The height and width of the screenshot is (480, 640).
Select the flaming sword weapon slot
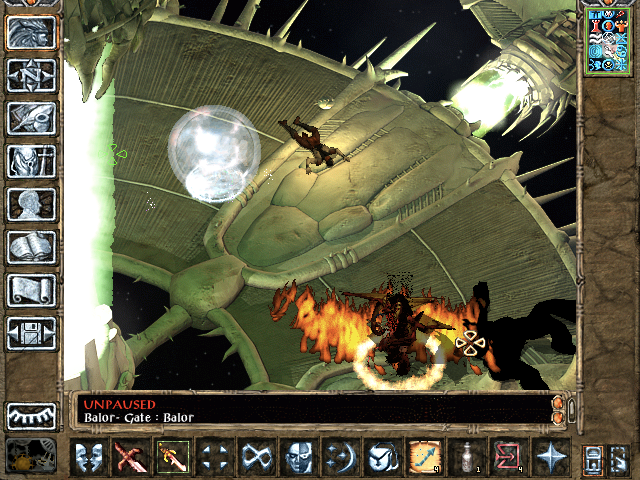[x=171, y=457]
